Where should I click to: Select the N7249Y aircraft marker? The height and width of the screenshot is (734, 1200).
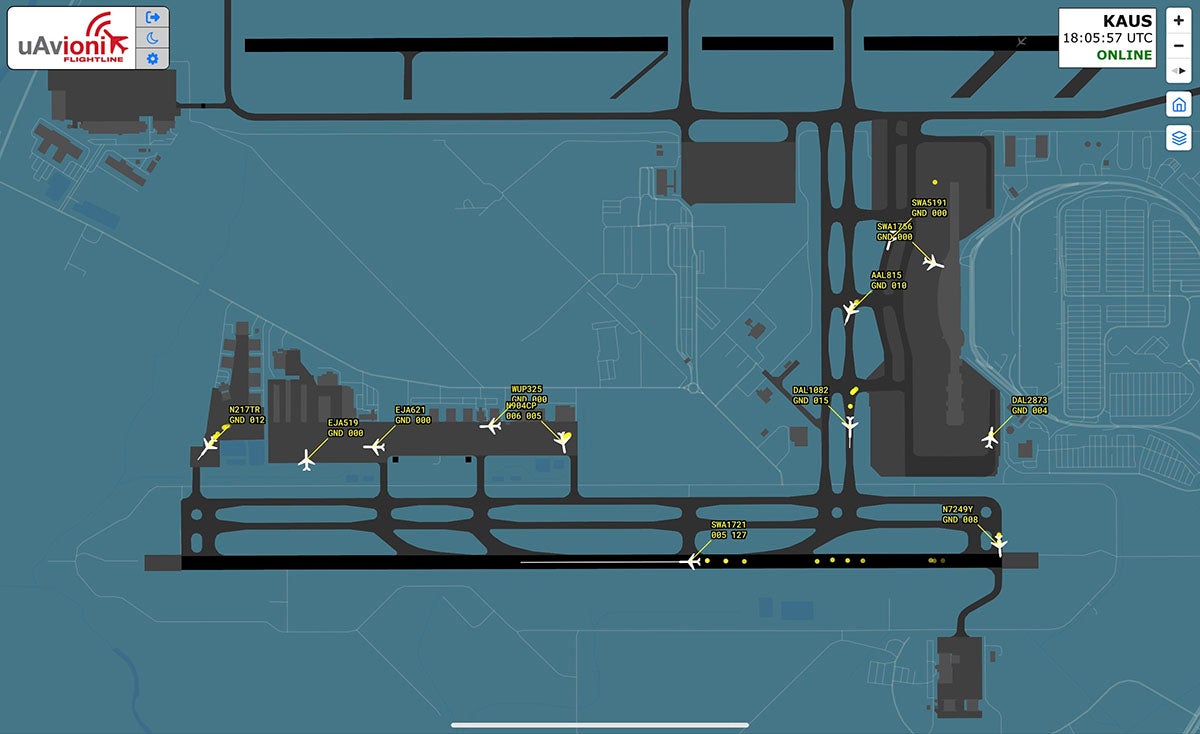(x=998, y=543)
